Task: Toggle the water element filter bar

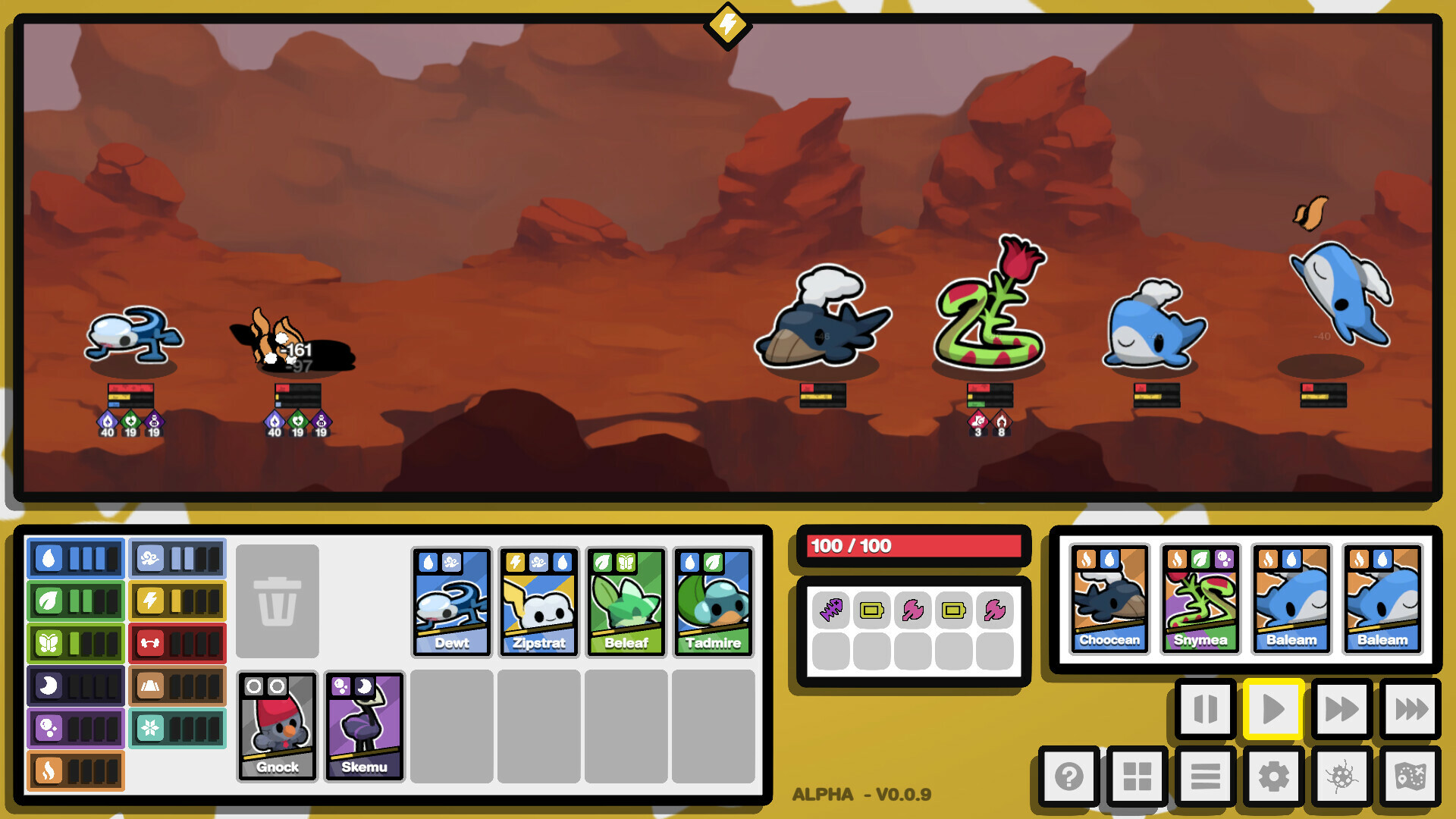Action: tap(75, 559)
